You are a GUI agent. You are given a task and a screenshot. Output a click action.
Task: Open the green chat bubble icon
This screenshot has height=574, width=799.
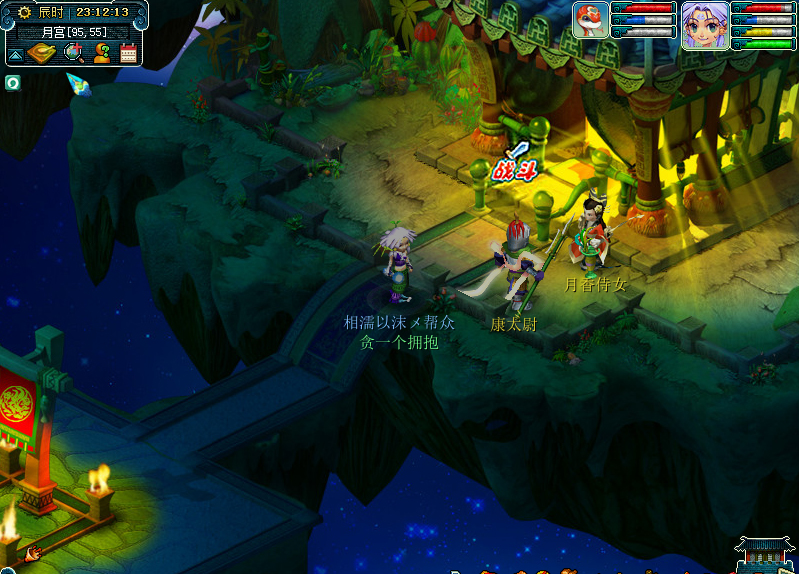pyautogui.click(x=12, y=82)
